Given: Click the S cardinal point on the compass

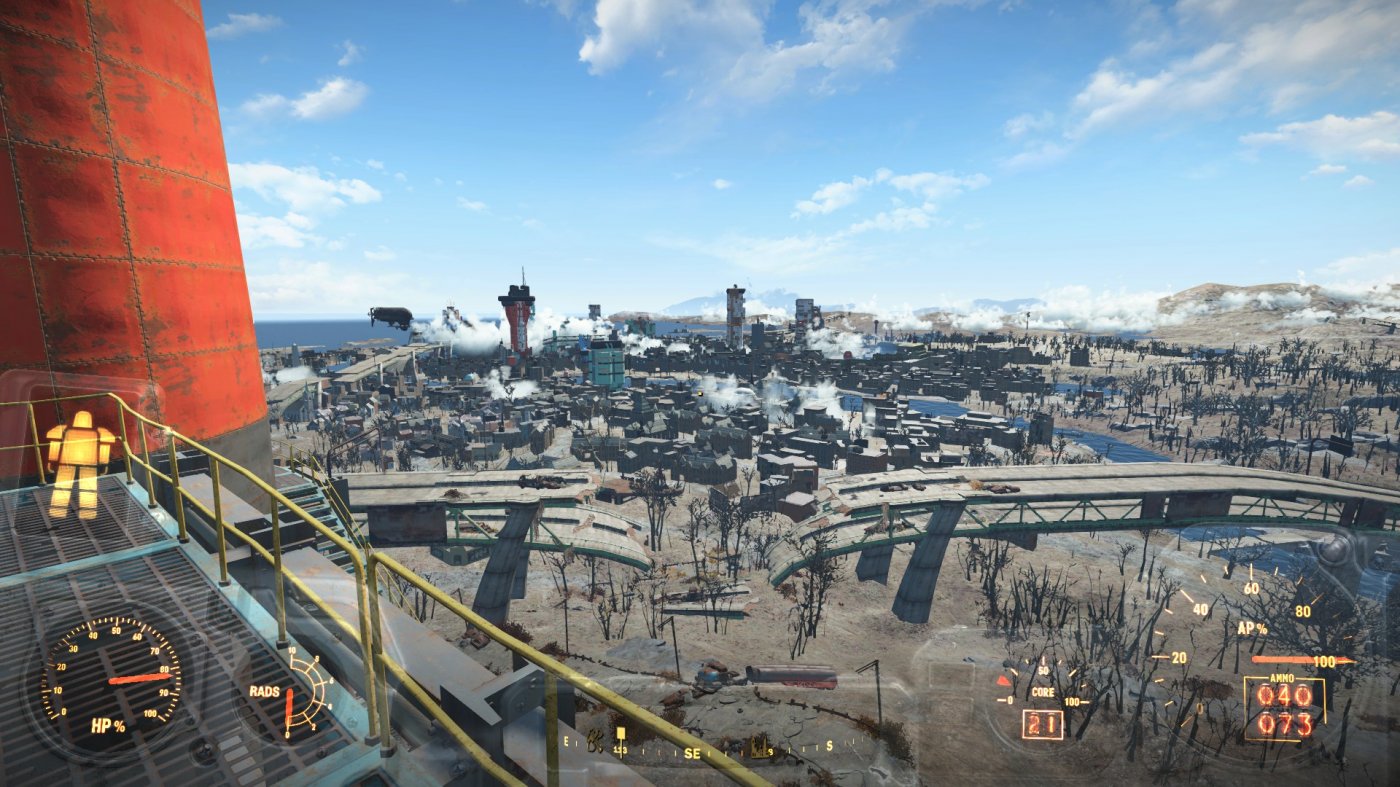Looking at the screenshot, I should pyautogui.click(x=830, y=745).
